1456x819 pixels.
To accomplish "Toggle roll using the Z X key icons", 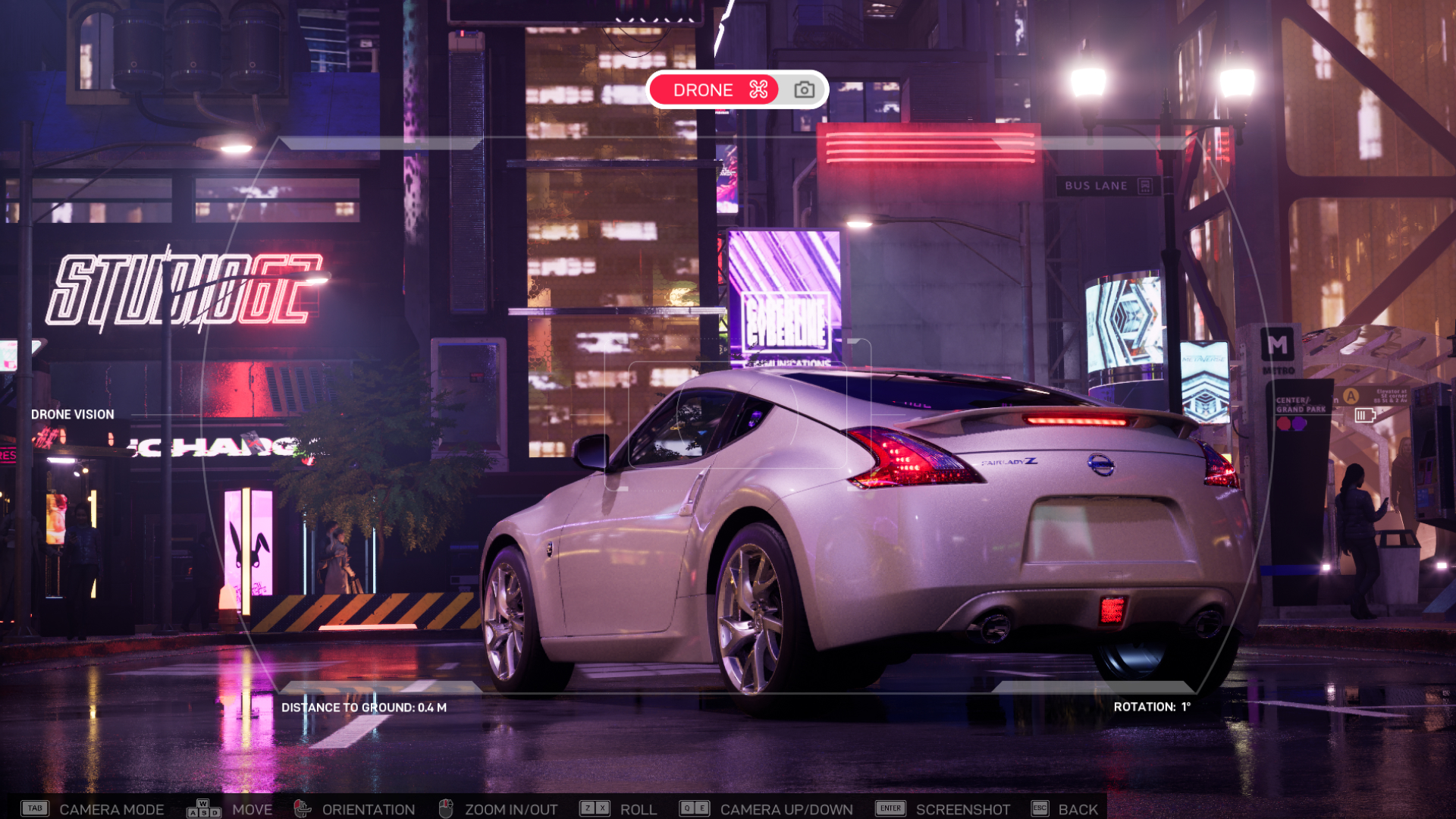I will tap(595, 808).
